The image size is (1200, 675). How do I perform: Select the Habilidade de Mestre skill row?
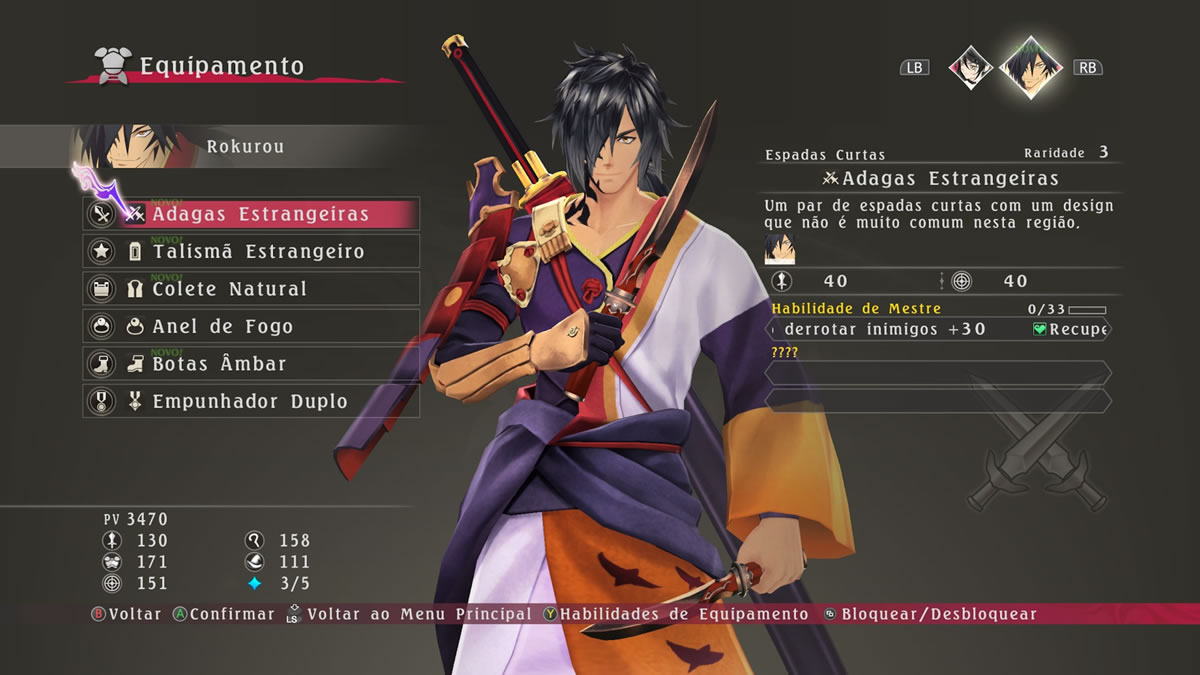[938, 328]
